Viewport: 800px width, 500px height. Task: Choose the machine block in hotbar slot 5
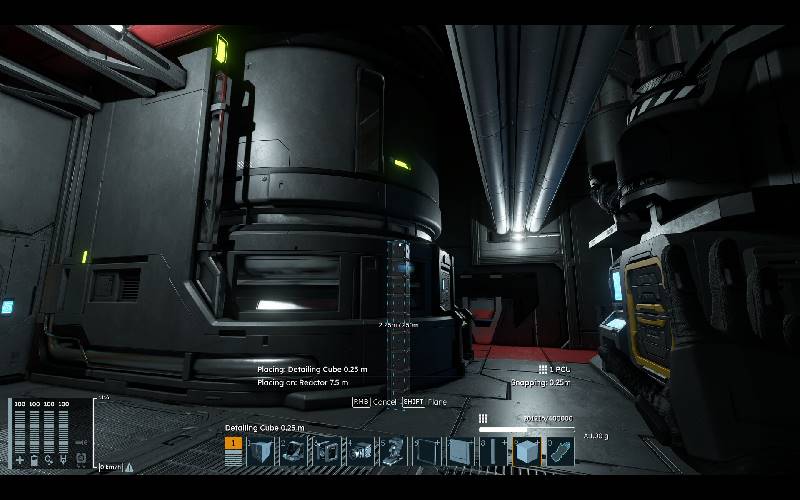tap(394, 452)
